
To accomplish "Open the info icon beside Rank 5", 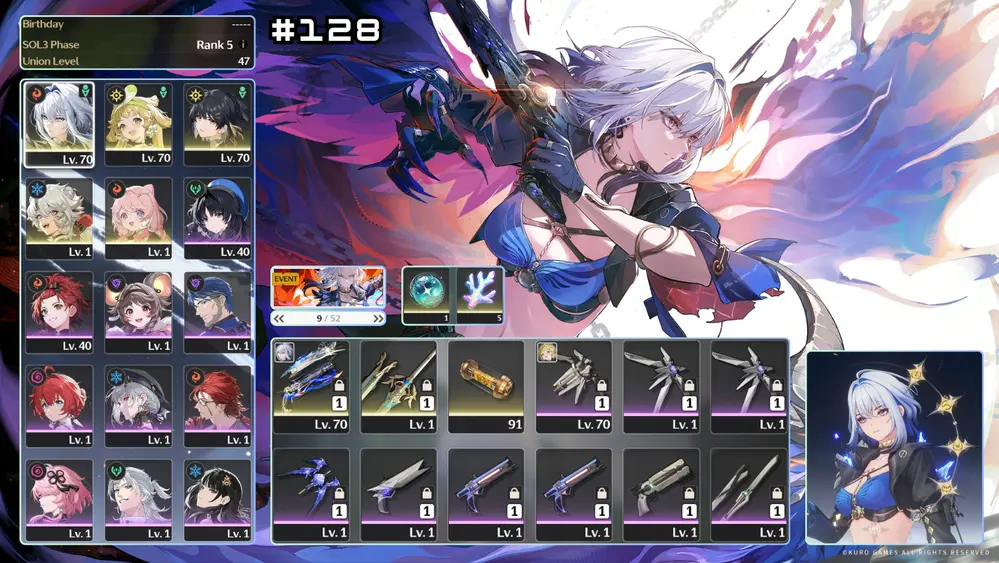I will point(243,45).
